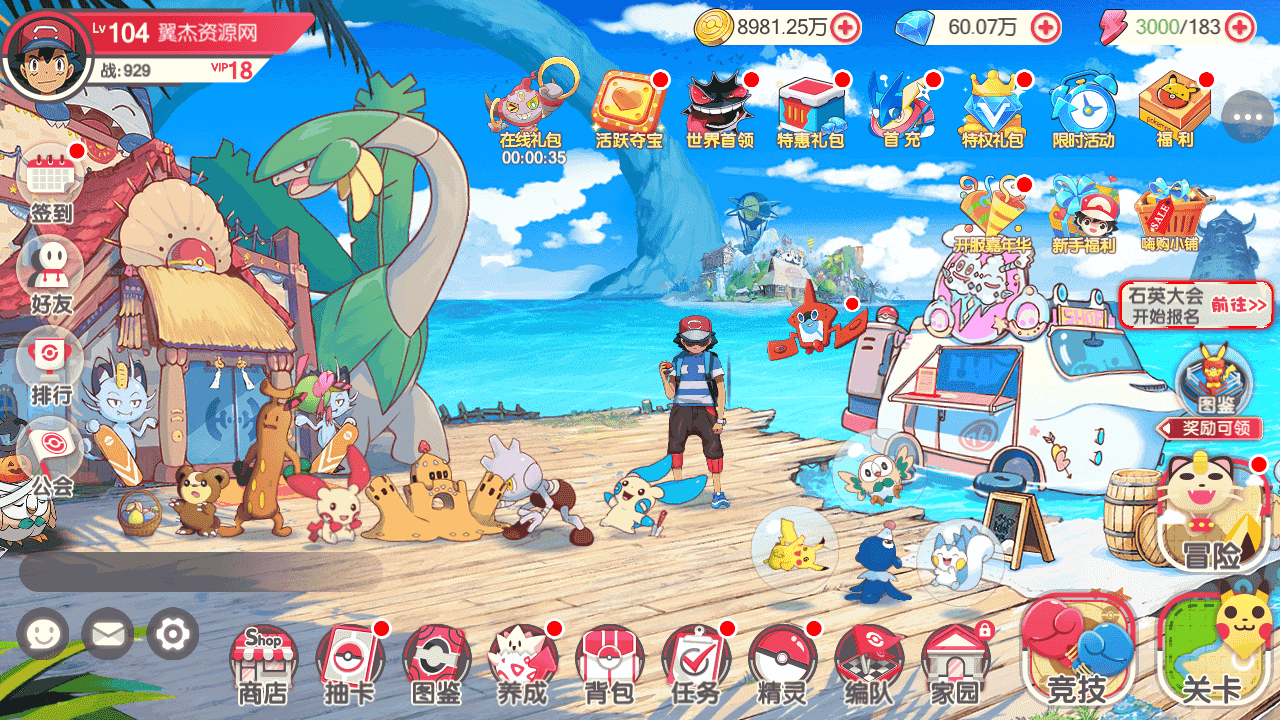Open the mail envelope icon
This screenshot has width=1280, height=720.
click(107, 633)
